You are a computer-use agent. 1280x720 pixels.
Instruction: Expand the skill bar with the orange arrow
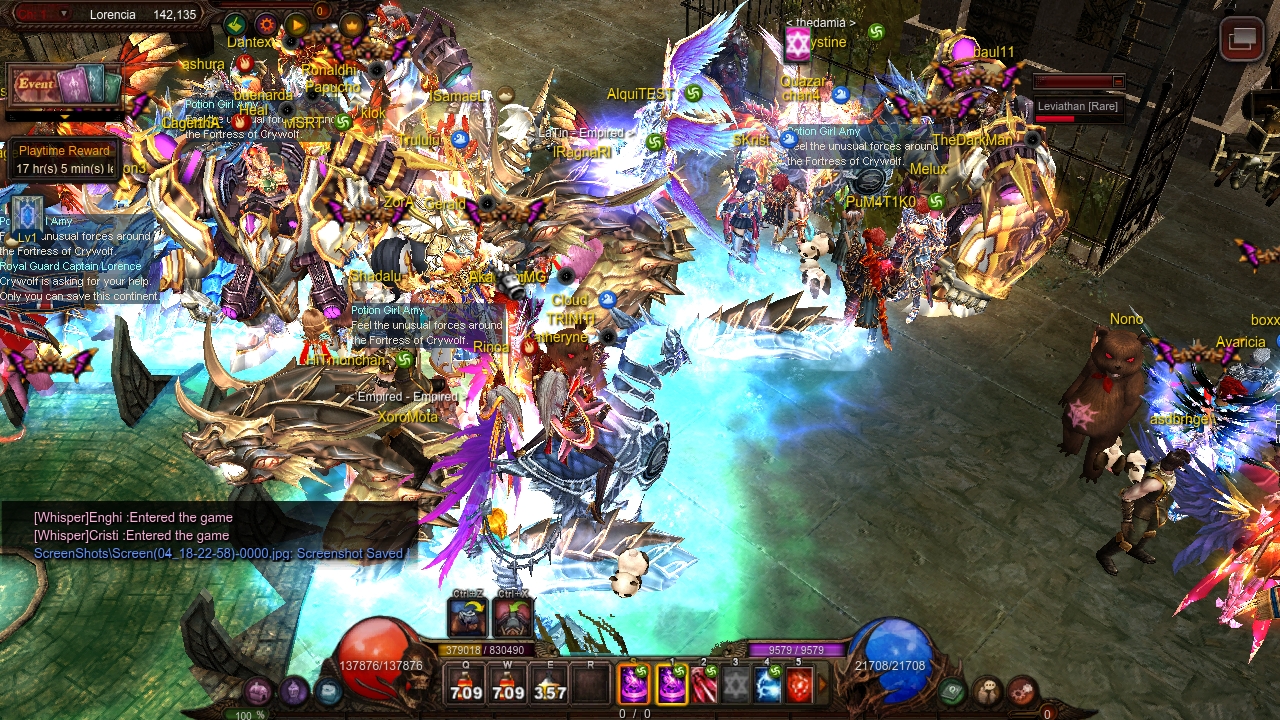823,685
